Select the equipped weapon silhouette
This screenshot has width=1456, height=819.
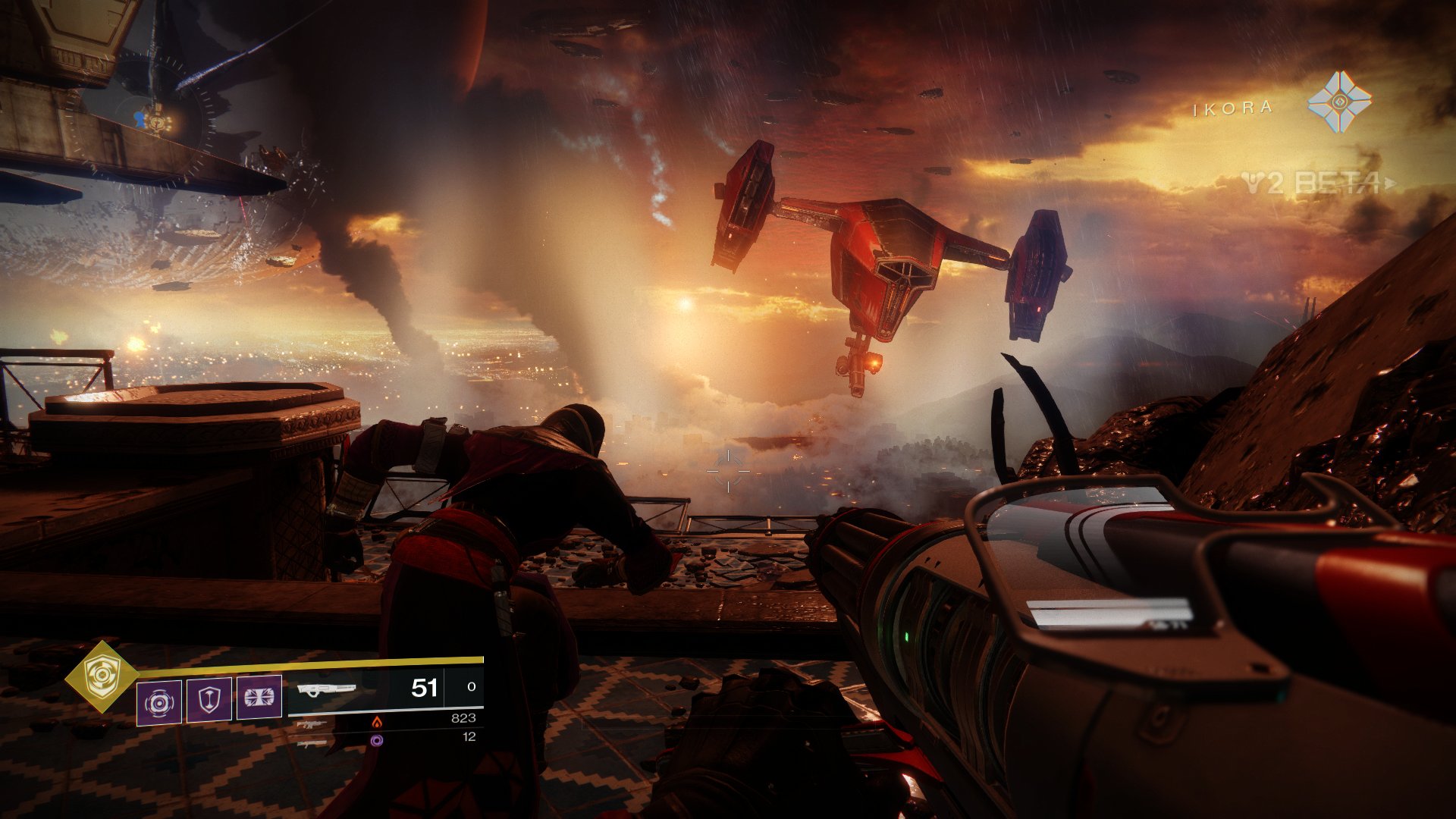[x=326, y=690]
